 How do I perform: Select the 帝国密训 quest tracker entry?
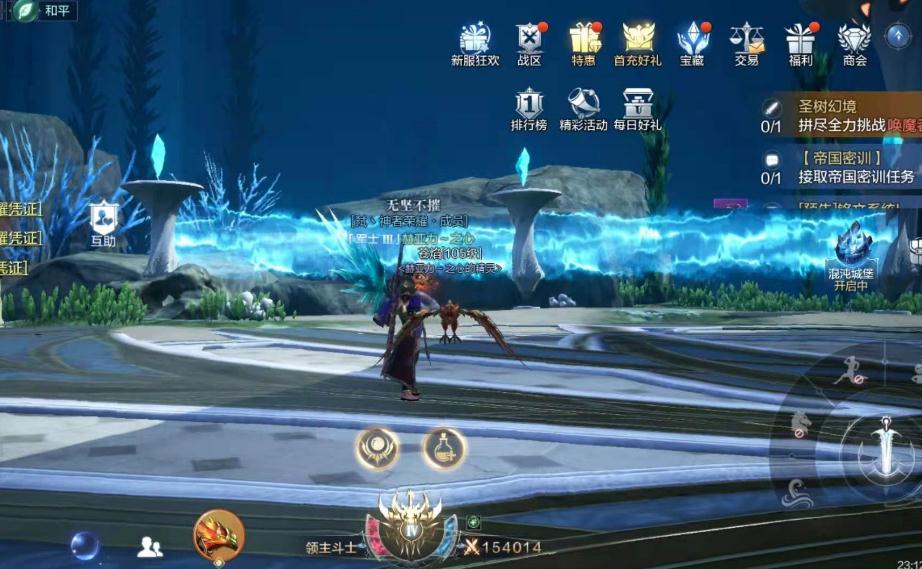tap(845, 168)
